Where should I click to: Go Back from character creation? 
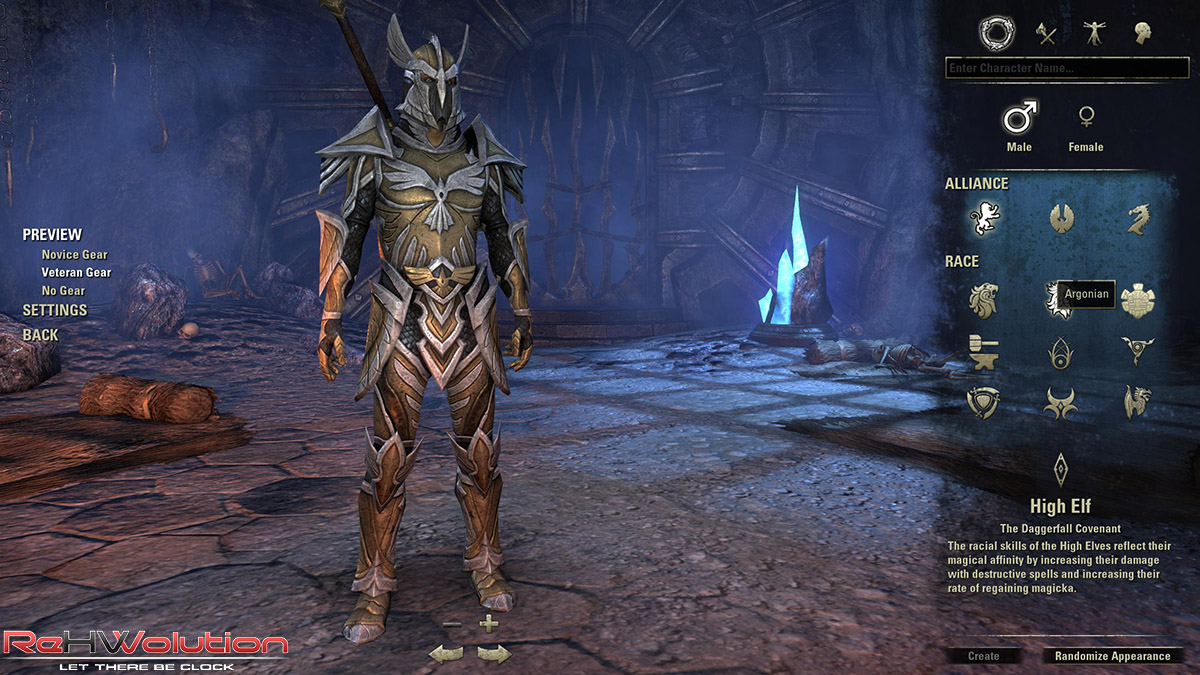point(41,335)
